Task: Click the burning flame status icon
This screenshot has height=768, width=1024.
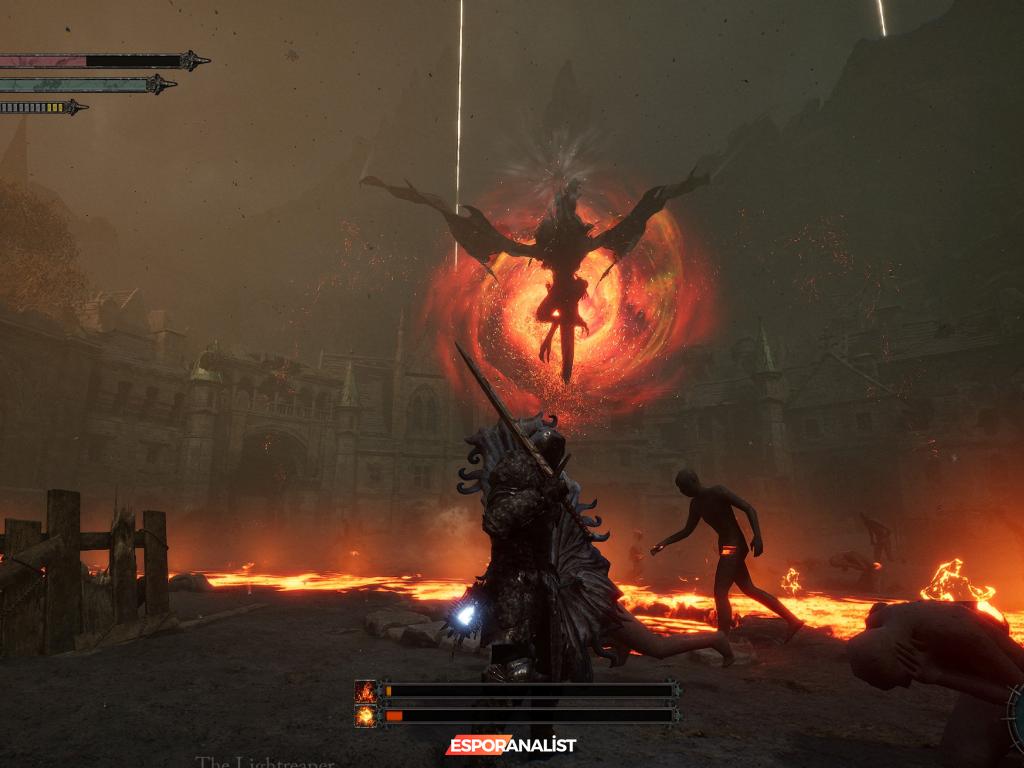Action: pyautogui.click(x=366, y=691)
